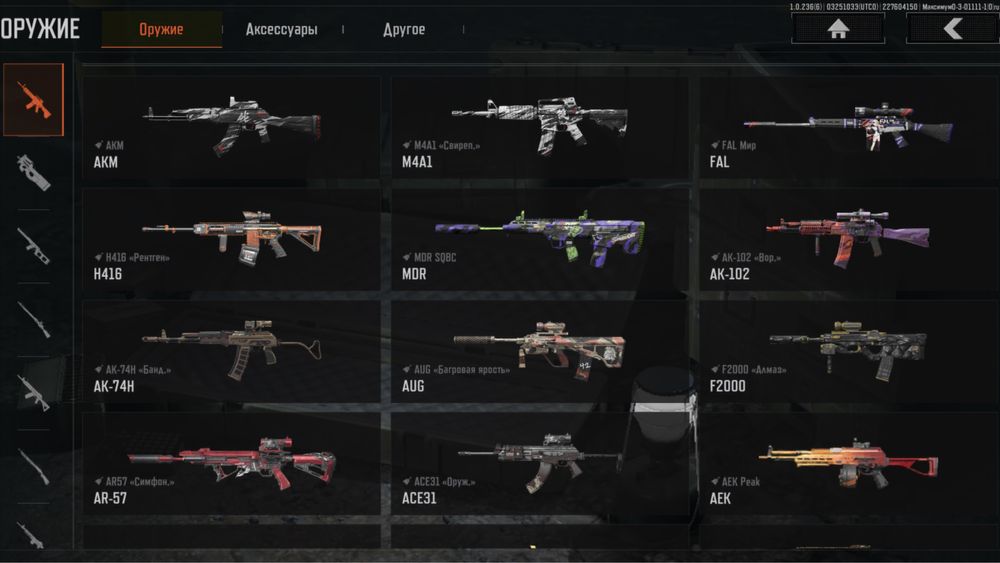The image size is (1000, 563).
Task: Pick the FAL rifle tile
Action: pos(848,127)
